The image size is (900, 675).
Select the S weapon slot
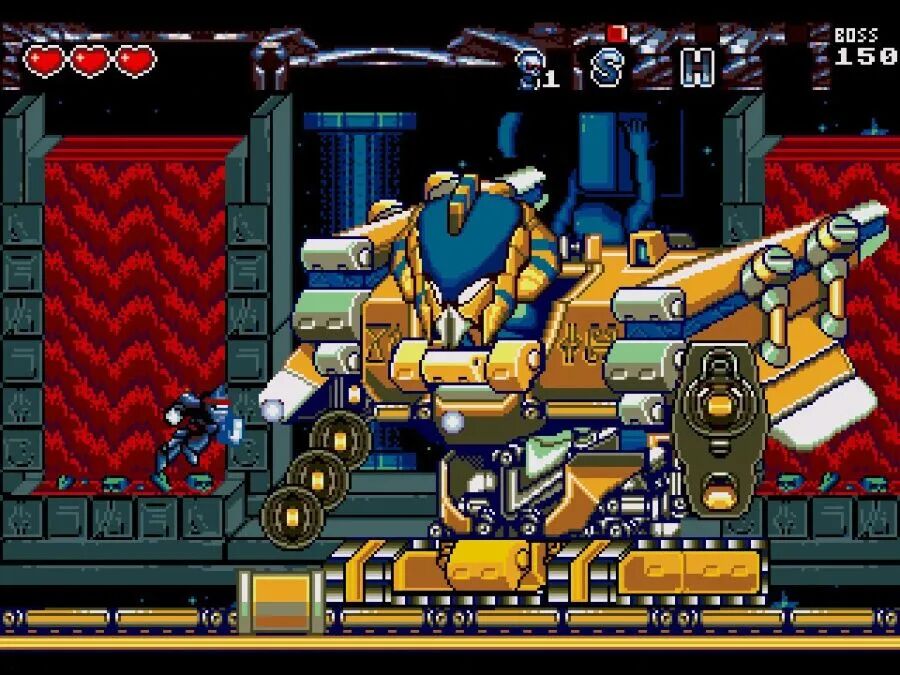click(x=607, y=66)
